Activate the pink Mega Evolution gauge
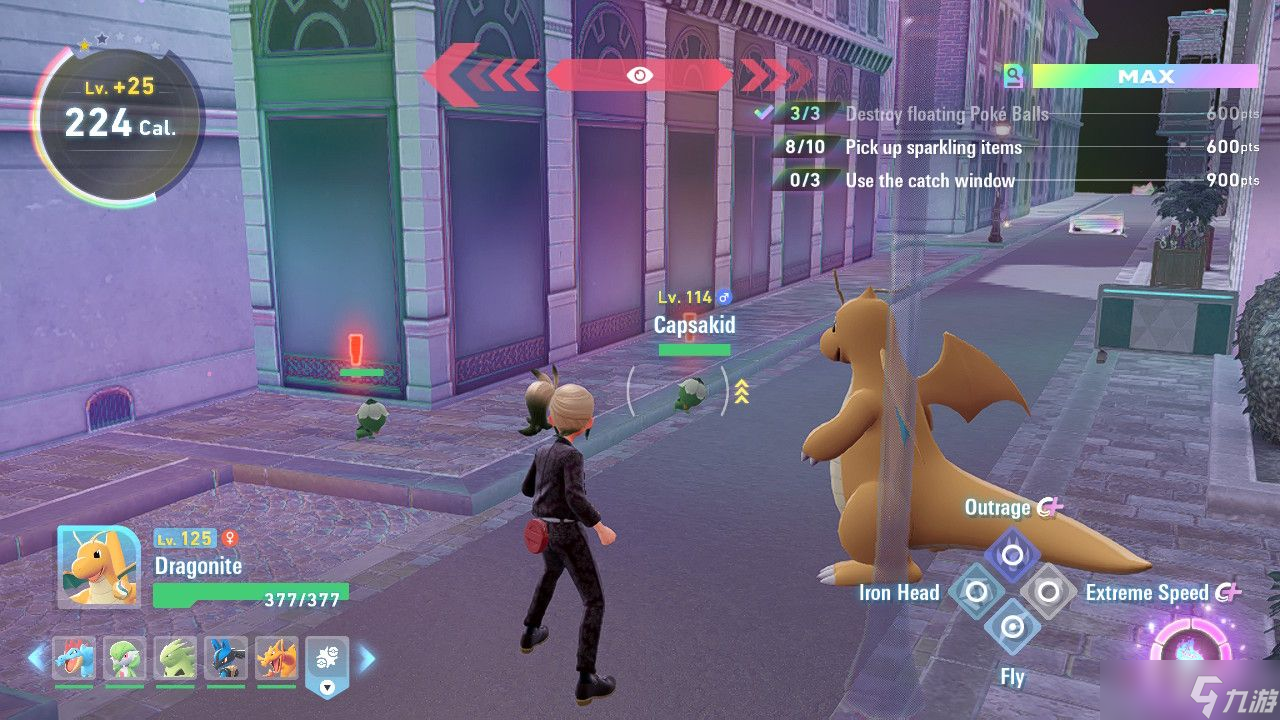The width and height of the screenshot is (1280, 720). click(x=1190, y=650)
